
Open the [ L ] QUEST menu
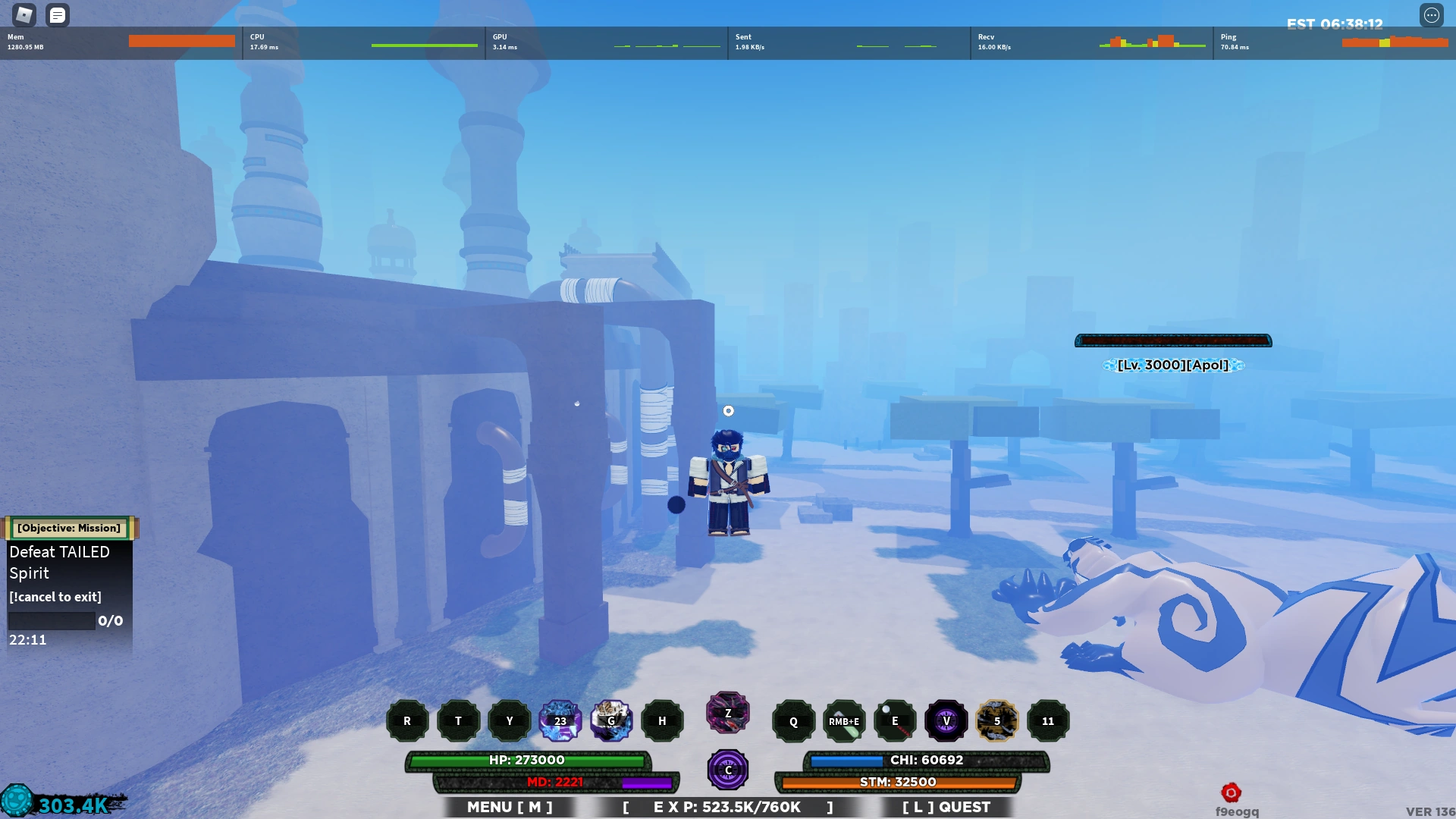946,807
